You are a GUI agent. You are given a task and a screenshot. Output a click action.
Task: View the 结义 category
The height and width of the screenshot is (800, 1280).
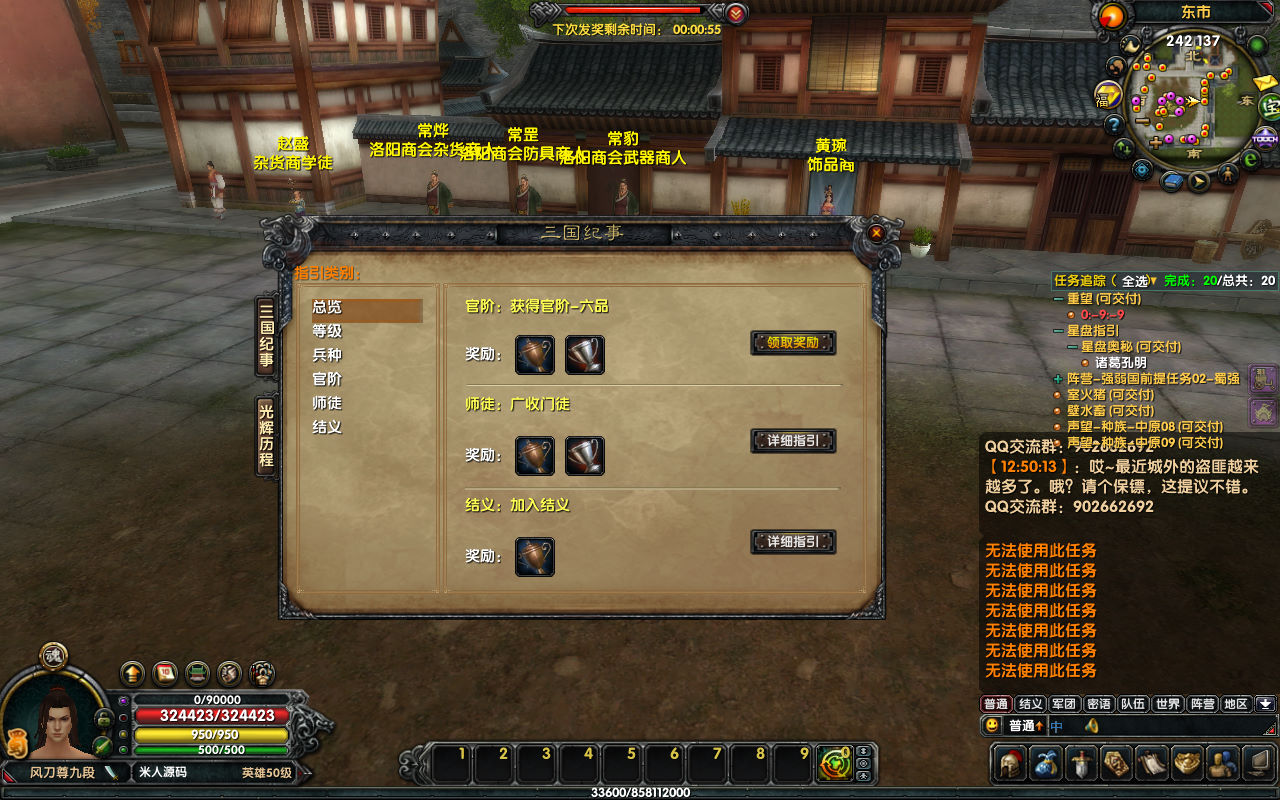click(328, 427)
